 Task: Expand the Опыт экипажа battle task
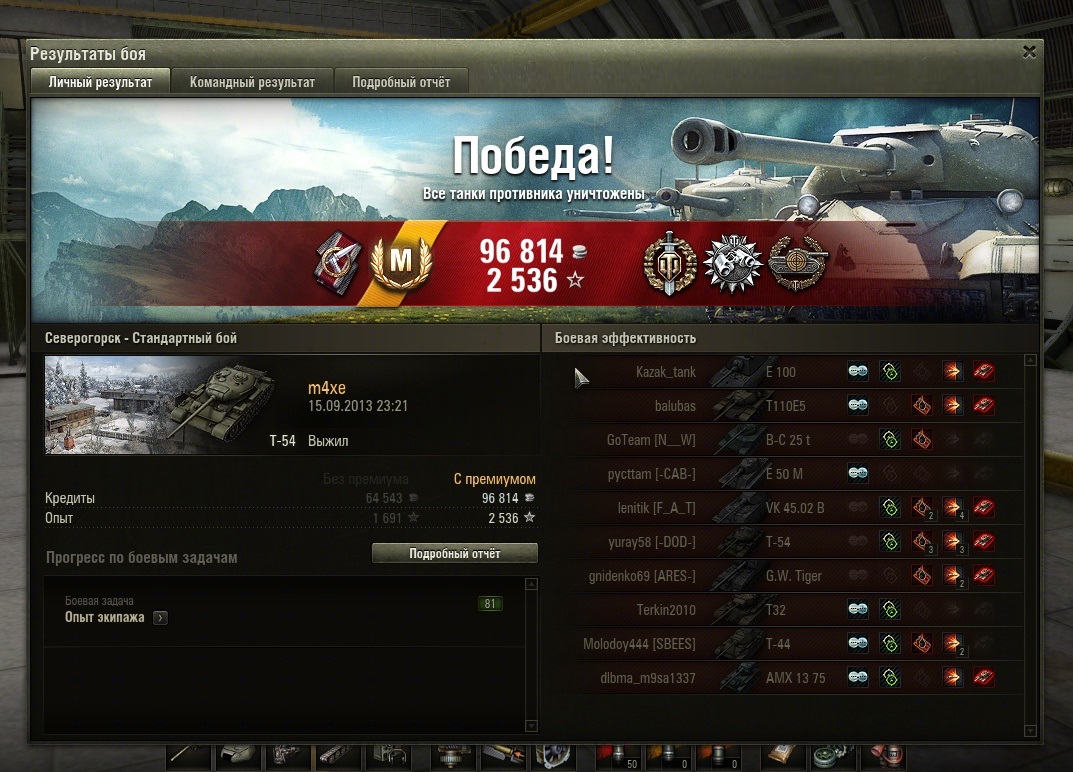point(160,618)
